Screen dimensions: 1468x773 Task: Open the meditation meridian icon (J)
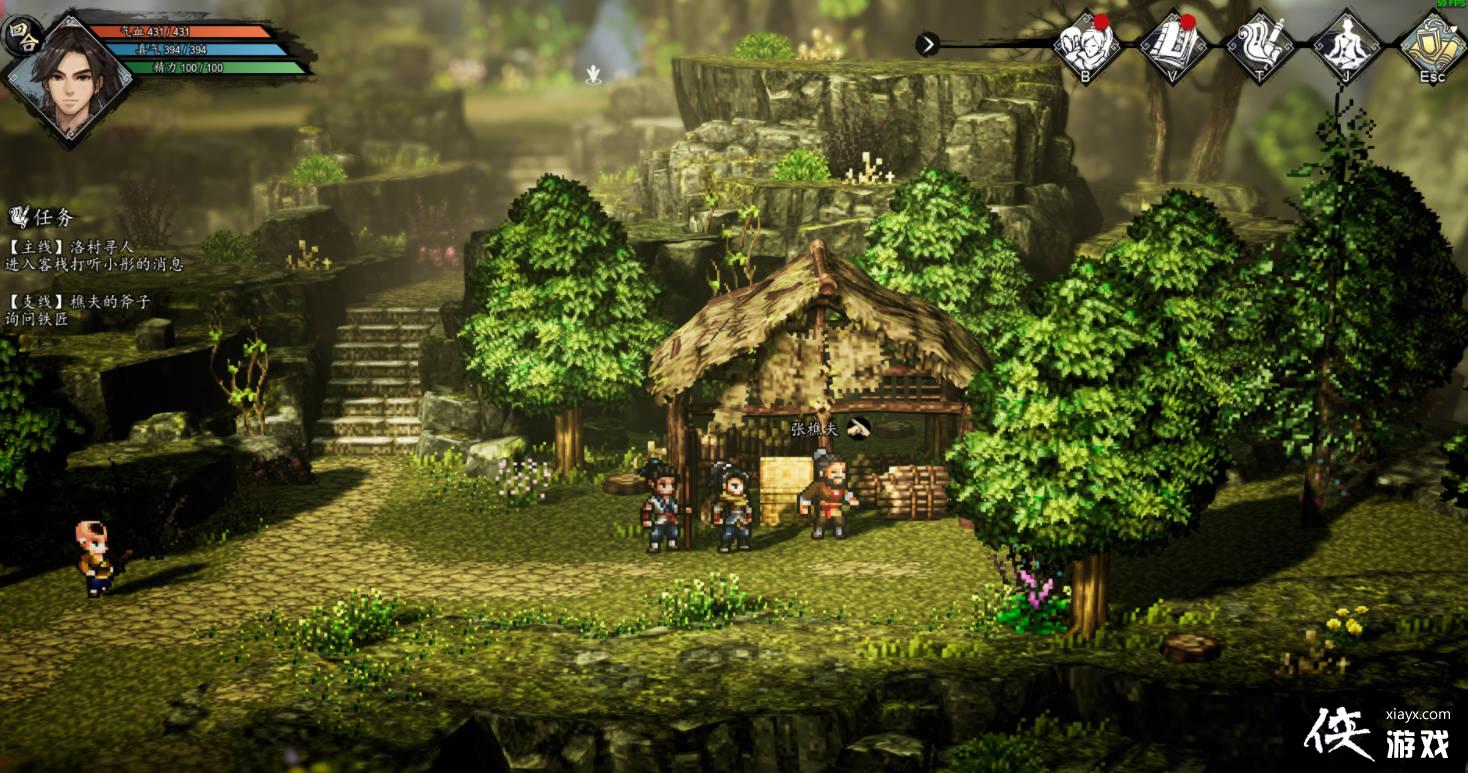tap(1347, 45)
